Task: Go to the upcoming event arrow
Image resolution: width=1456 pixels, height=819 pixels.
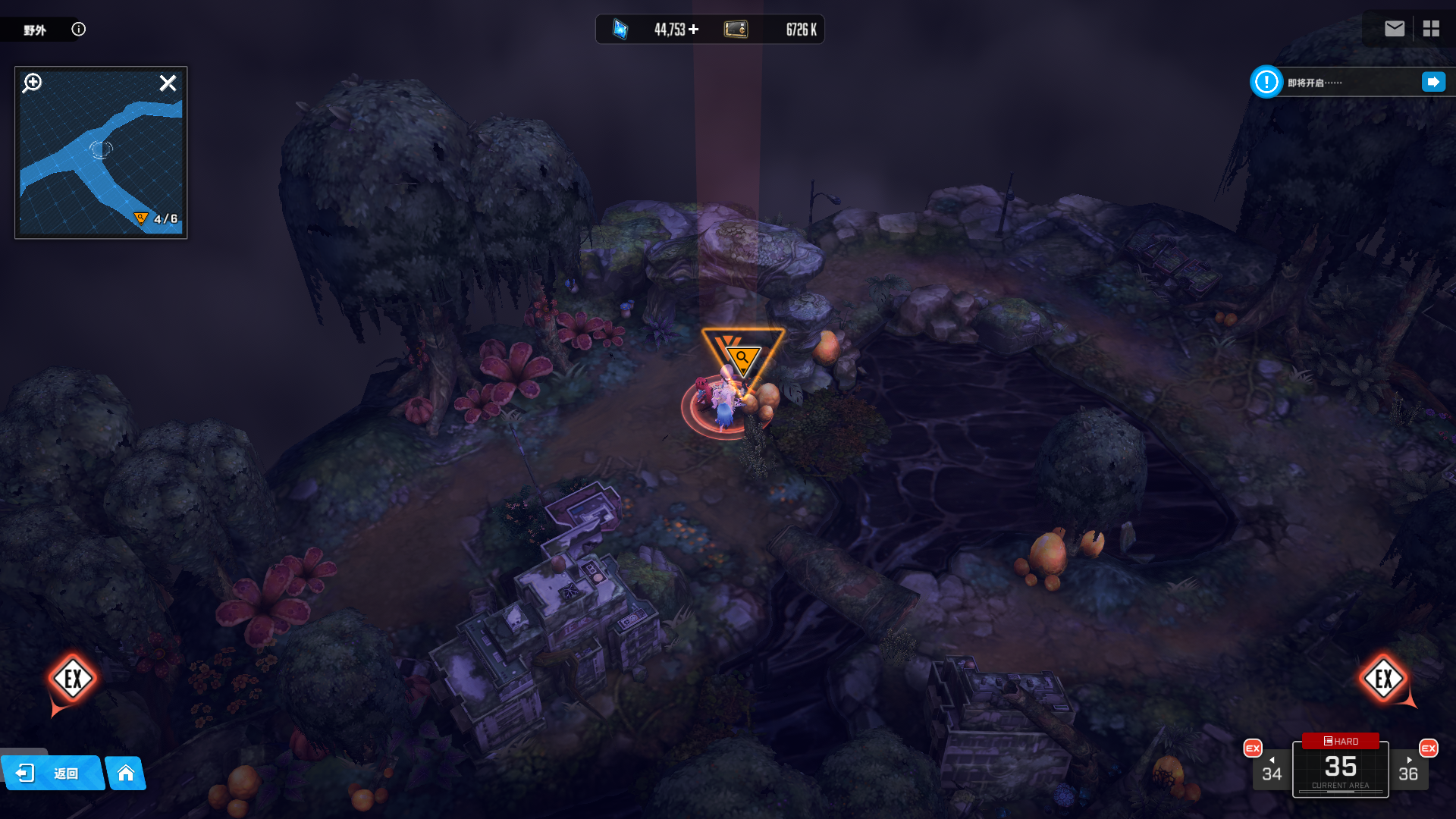Action: tap(1433, 82)
